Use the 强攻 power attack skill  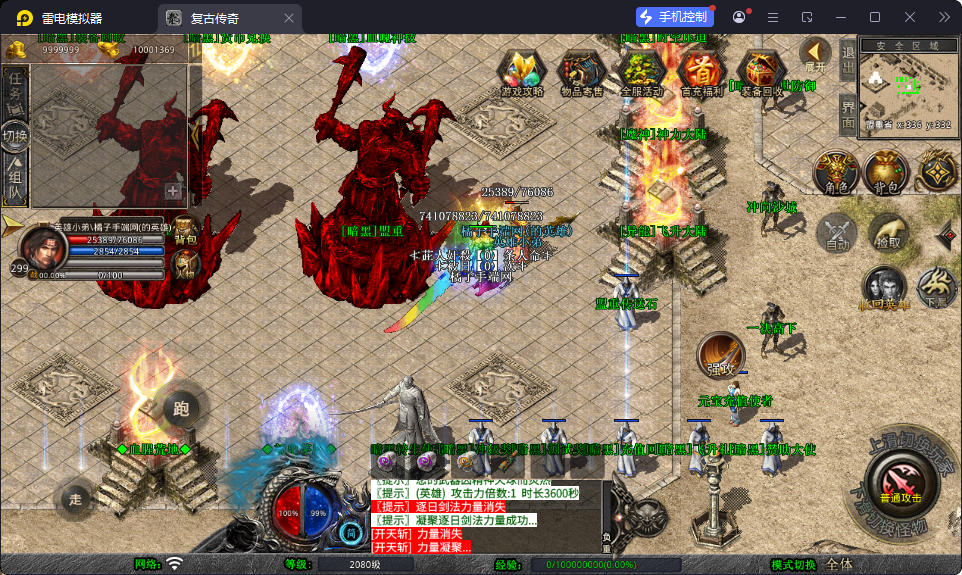point(720,356)
